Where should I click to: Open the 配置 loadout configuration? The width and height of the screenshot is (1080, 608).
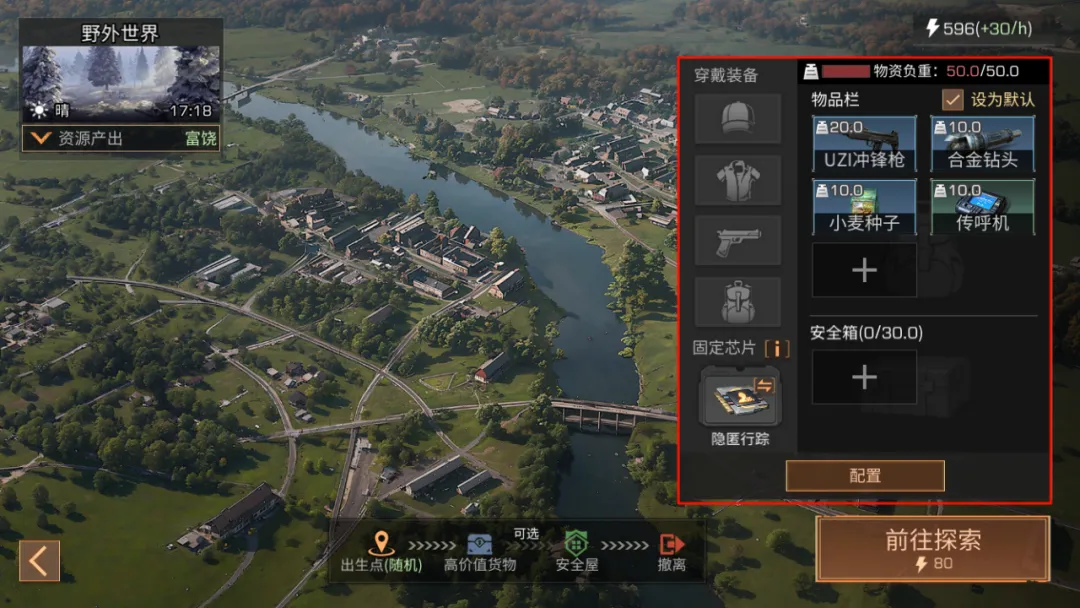click(865, 476)
